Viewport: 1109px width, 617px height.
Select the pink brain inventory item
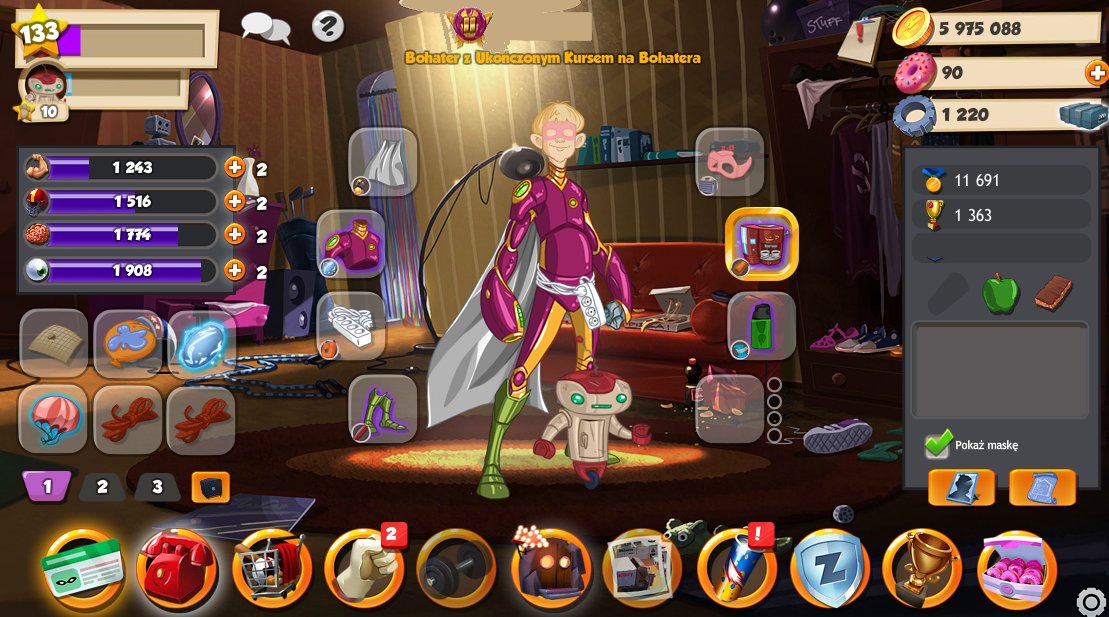pyautogui.click(x=53, y=419)
